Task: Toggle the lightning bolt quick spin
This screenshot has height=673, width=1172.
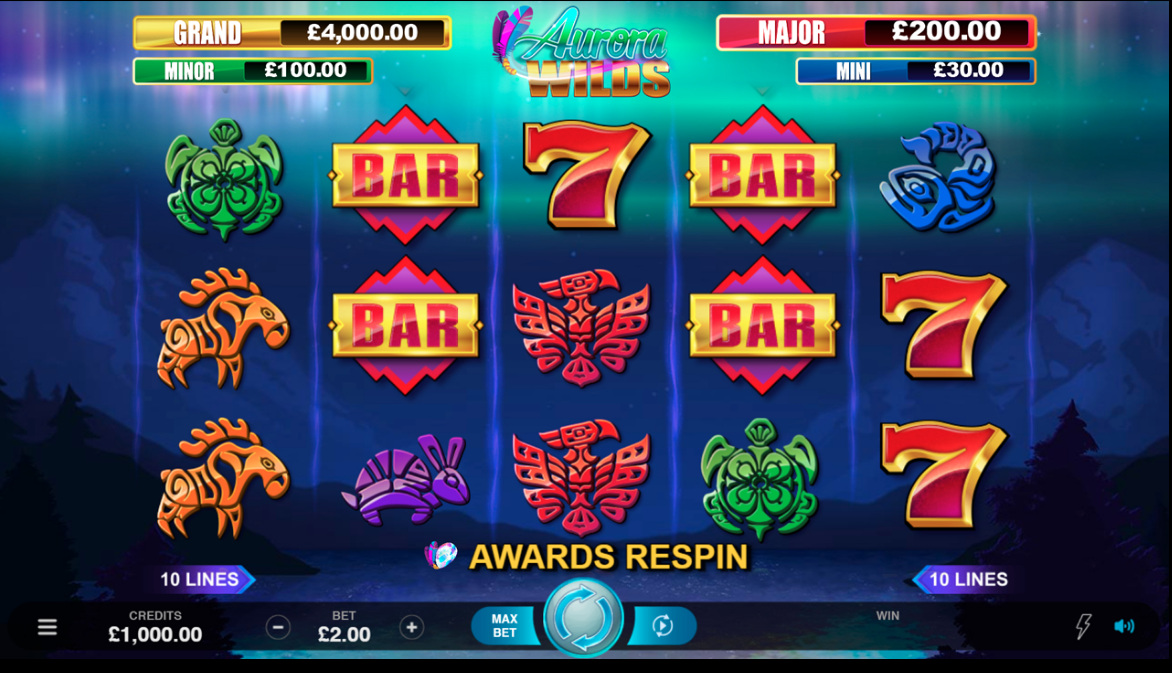Action: click(x=1083, y=626)
